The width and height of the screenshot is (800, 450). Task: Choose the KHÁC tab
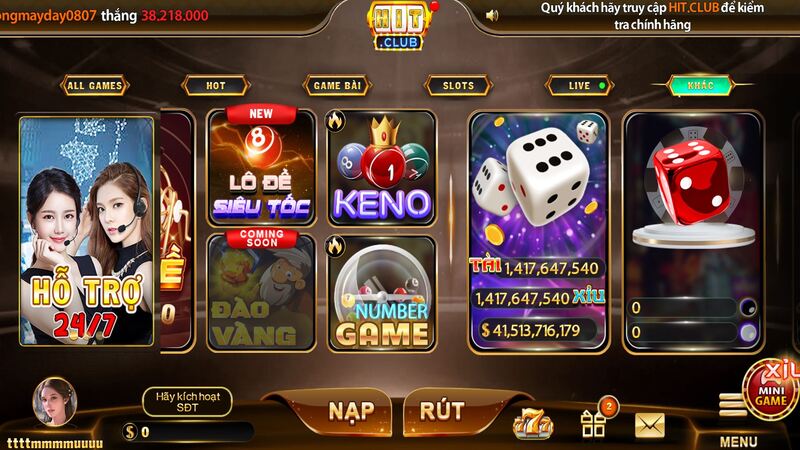[700, 86]
